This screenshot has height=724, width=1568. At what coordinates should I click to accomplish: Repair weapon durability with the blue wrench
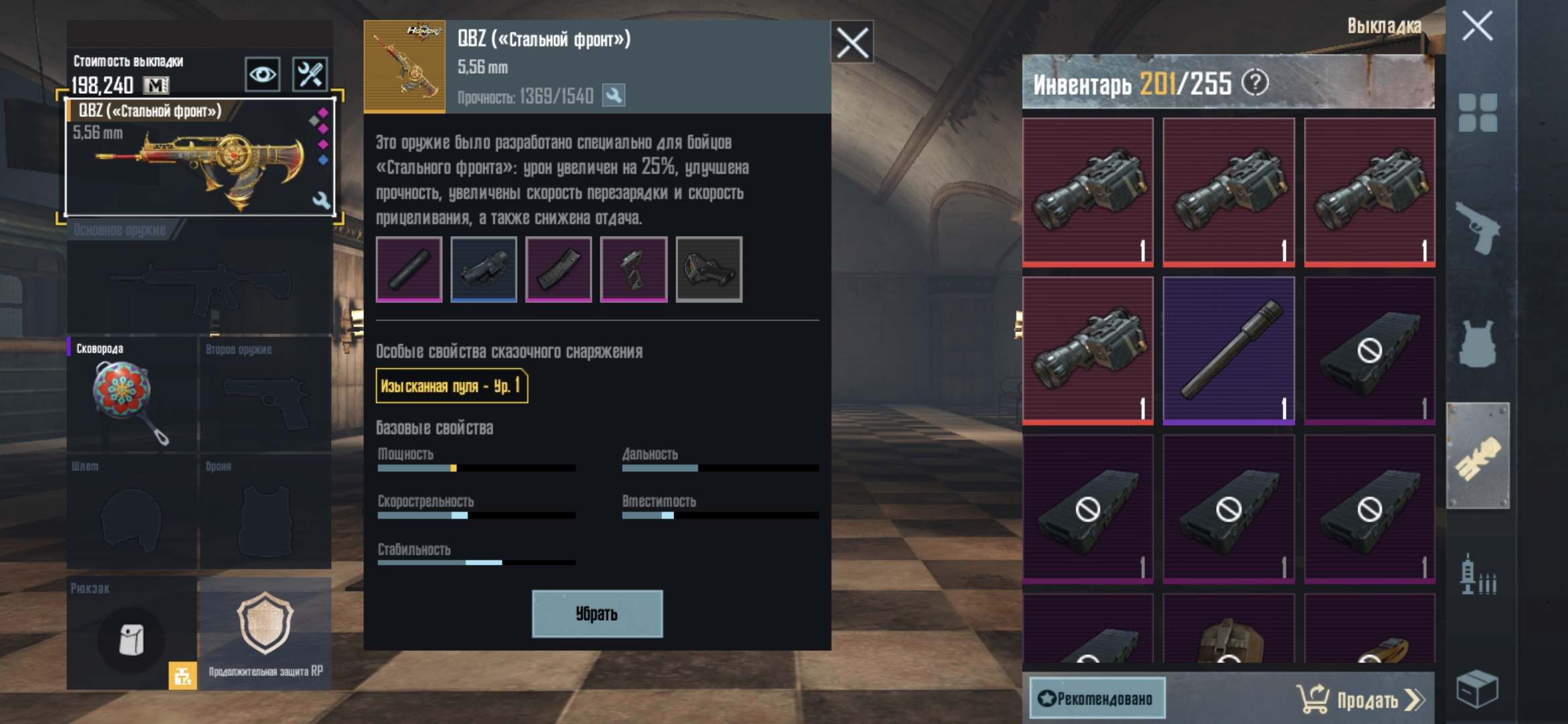(x=613, y=96)
